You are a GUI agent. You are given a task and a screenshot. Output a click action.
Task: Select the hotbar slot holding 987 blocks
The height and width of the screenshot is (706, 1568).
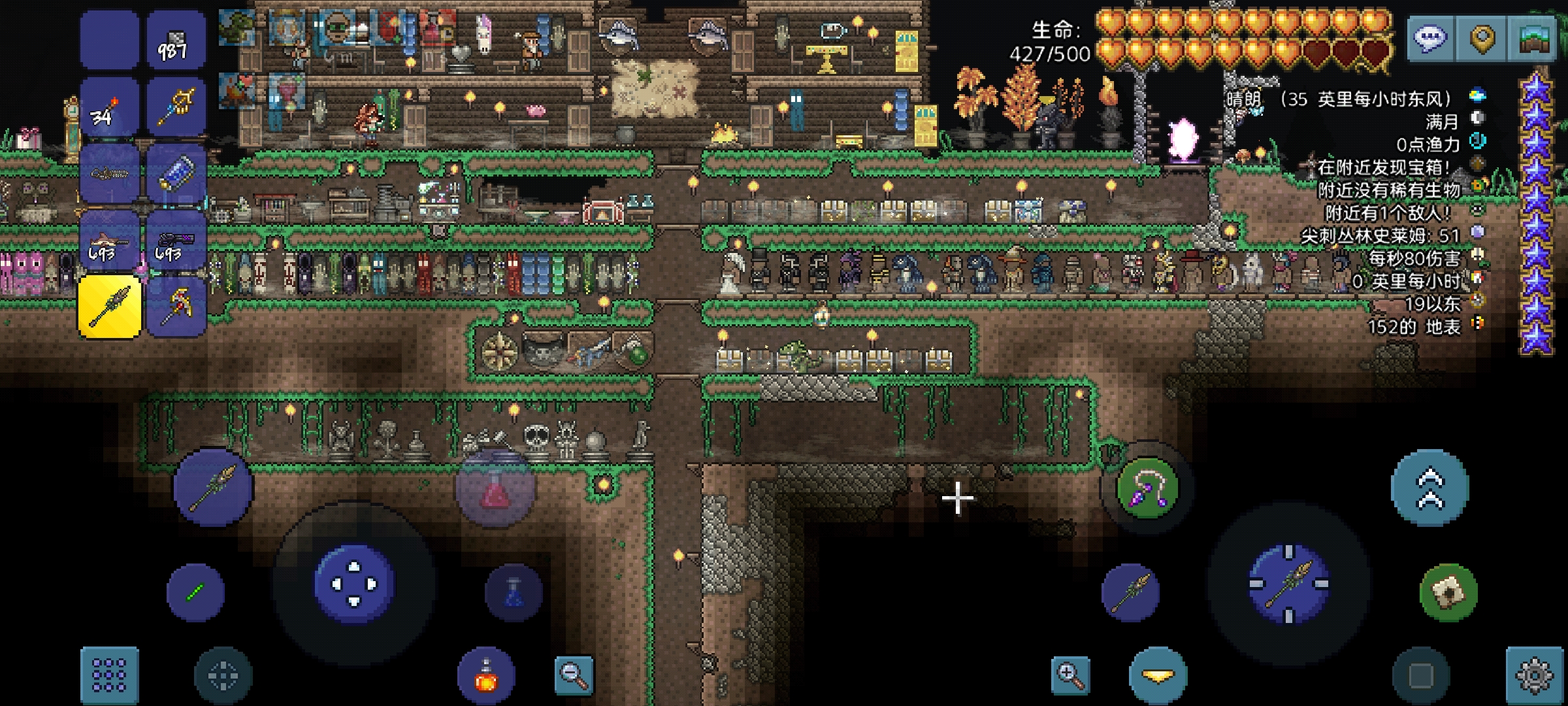tap(176, 41)
